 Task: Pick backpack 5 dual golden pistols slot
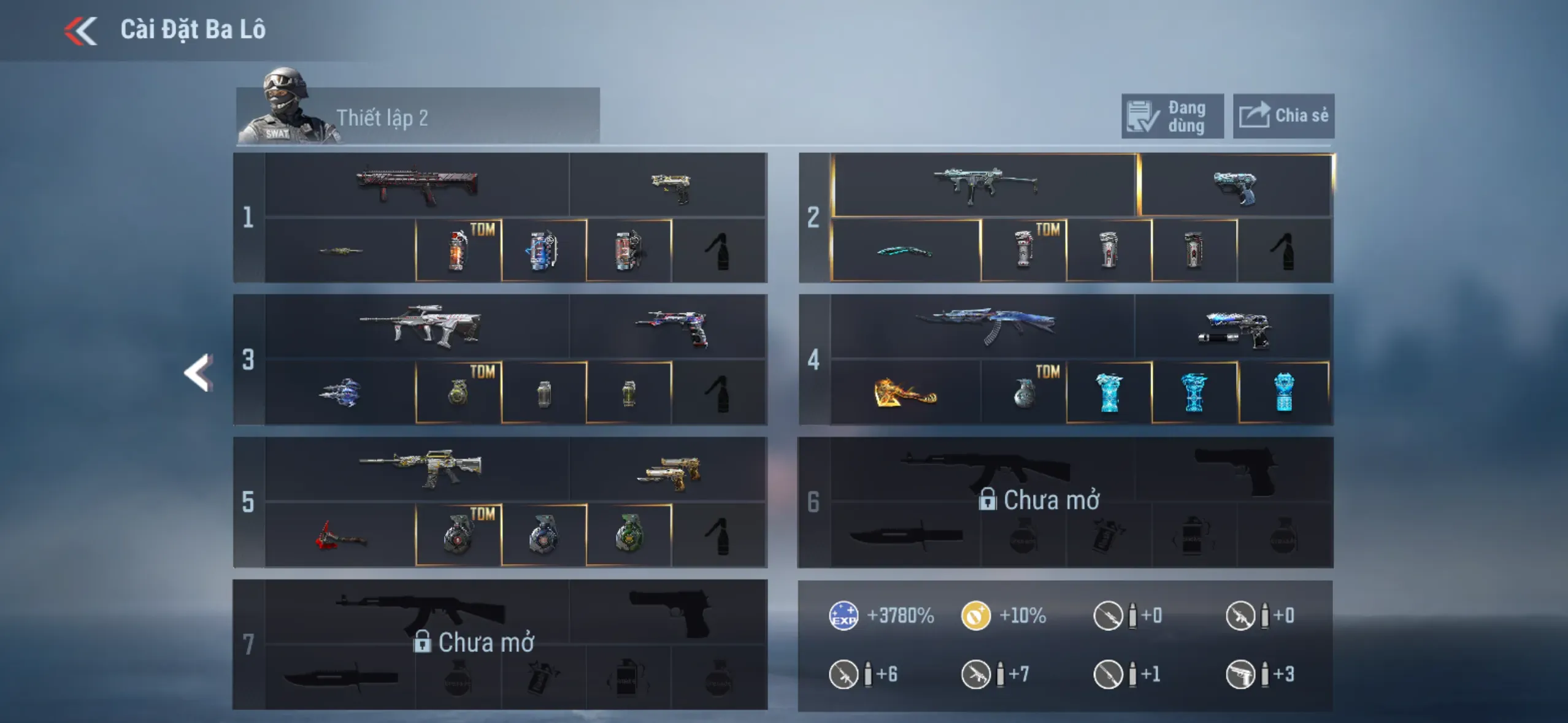tap(669, 470)
